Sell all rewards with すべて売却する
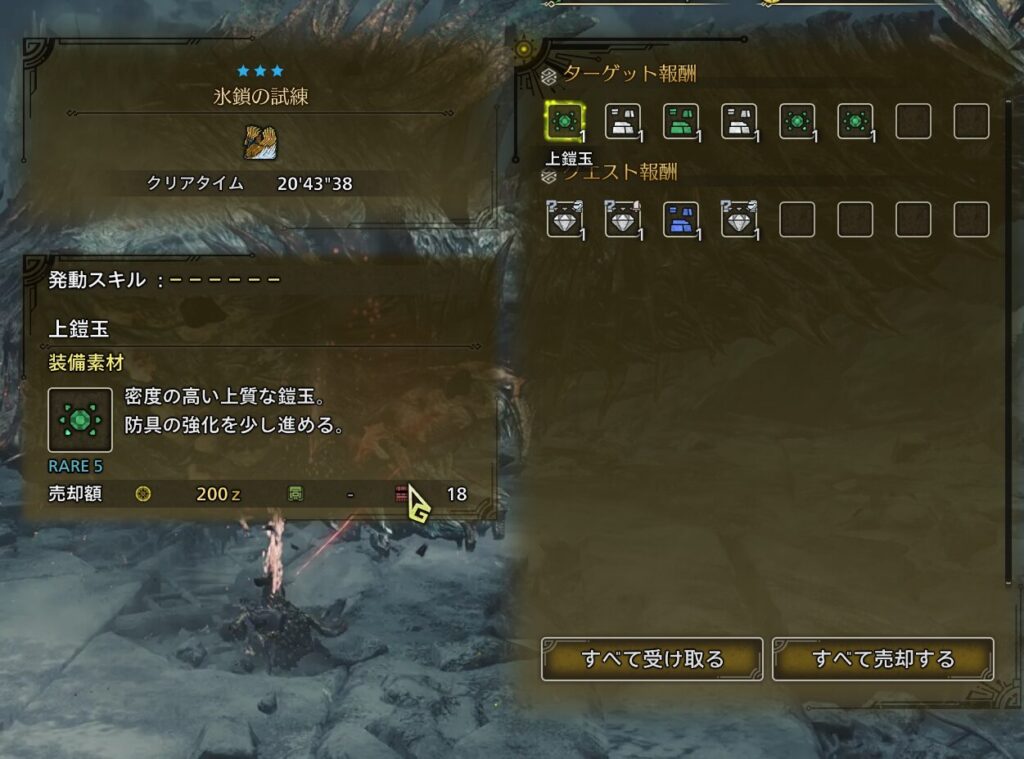Image resolution: width=1024 pixels, height=759 pixels. (x=883, y=659)
